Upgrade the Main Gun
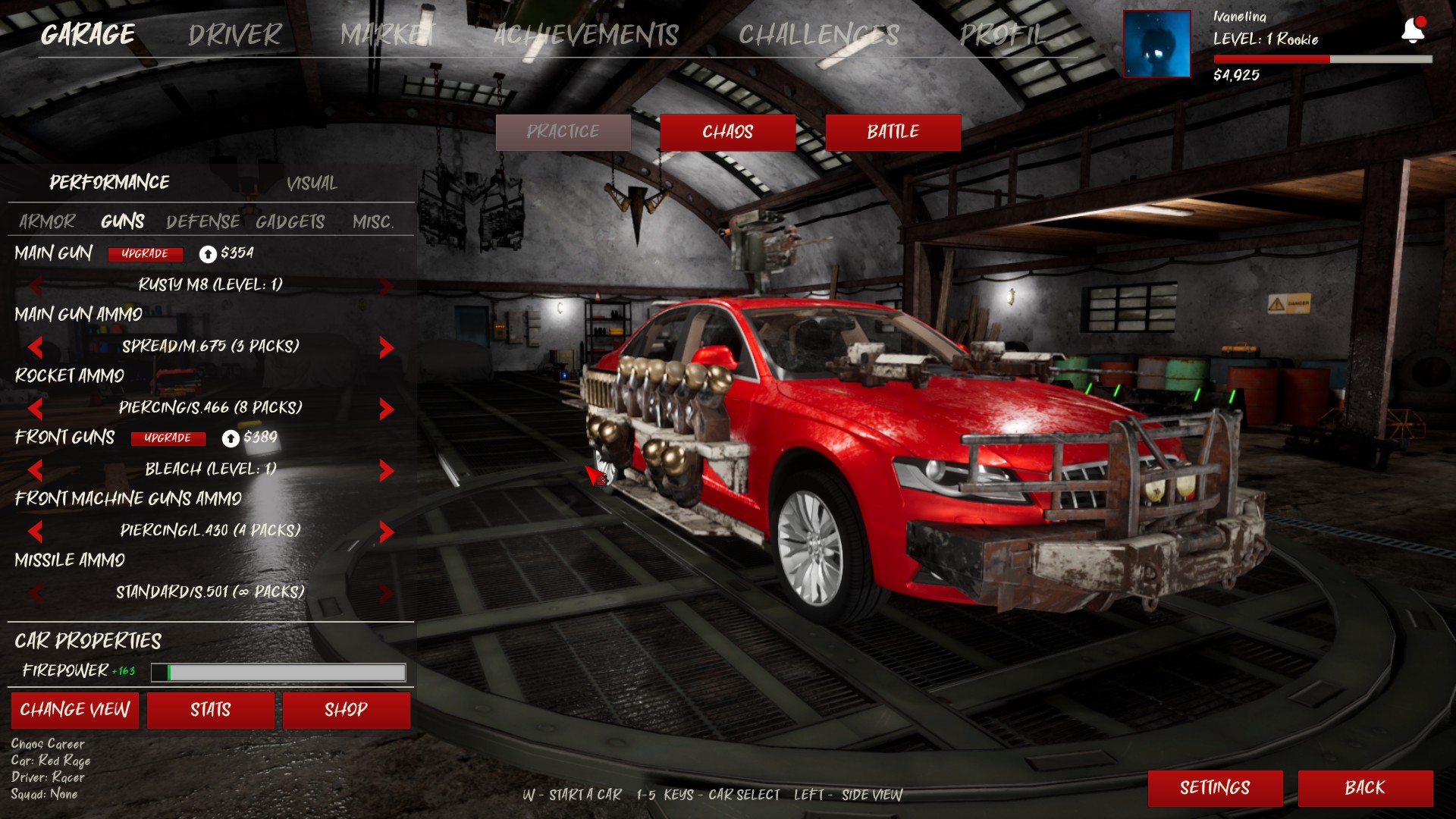 (x=145, y=254)
